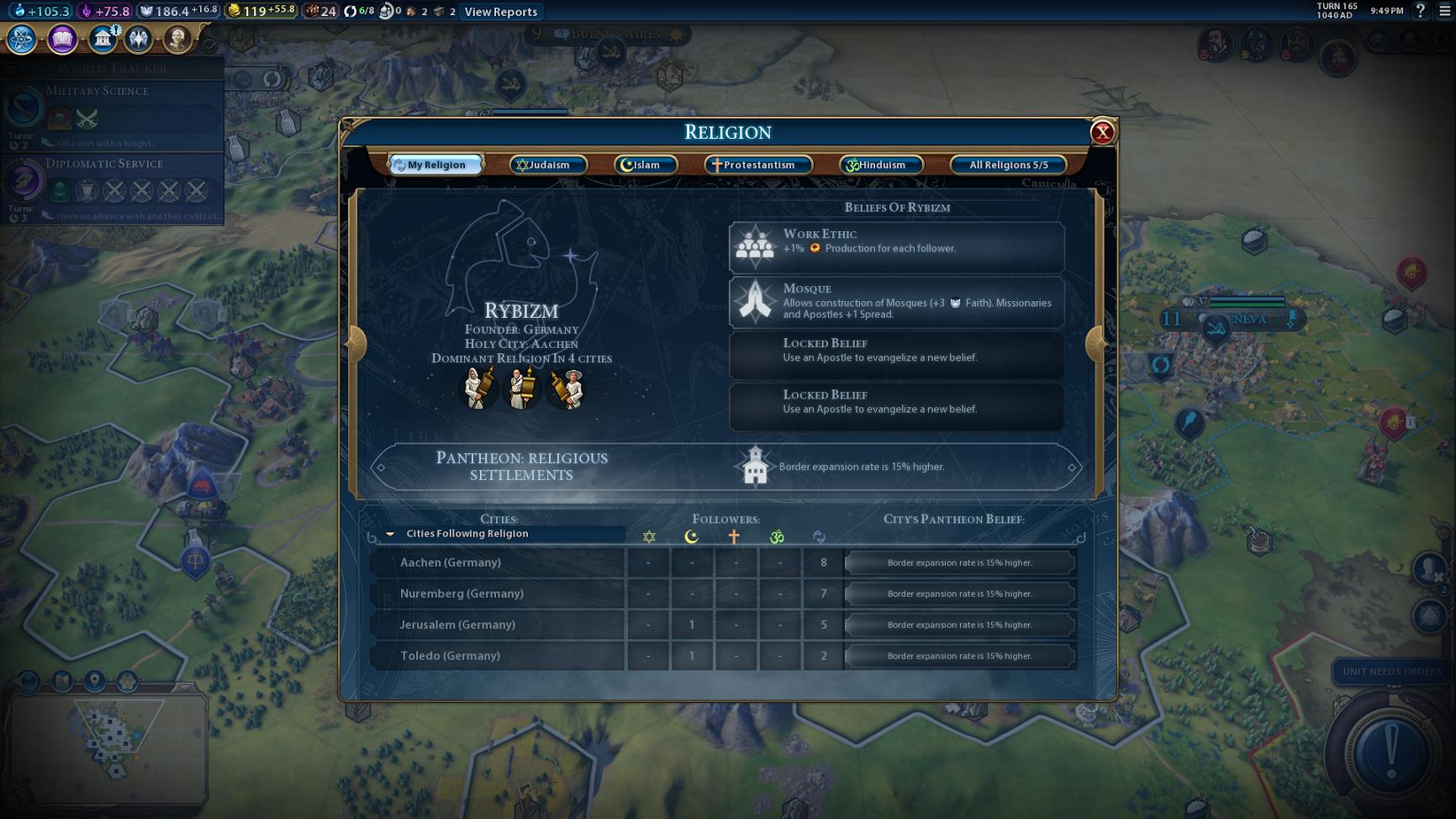Open the Work Ethic belief entry
The image size is (1456, 819).
coord(896,247)
